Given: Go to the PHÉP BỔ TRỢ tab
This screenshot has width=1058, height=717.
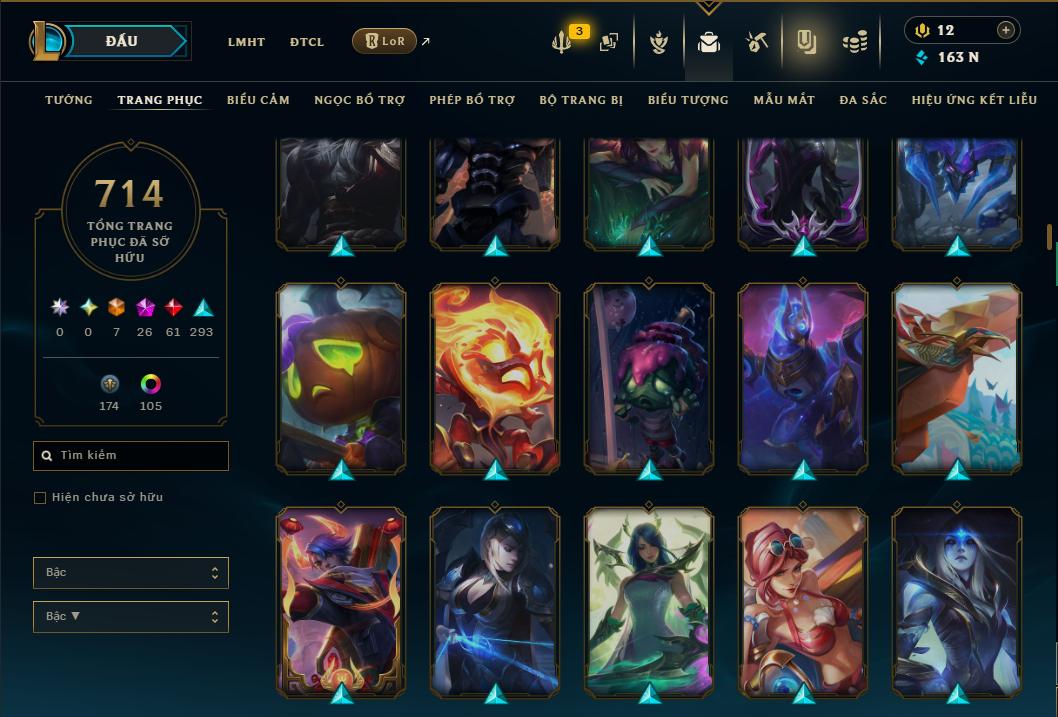Looking at the screenshot, I should (x=472, y=100).
